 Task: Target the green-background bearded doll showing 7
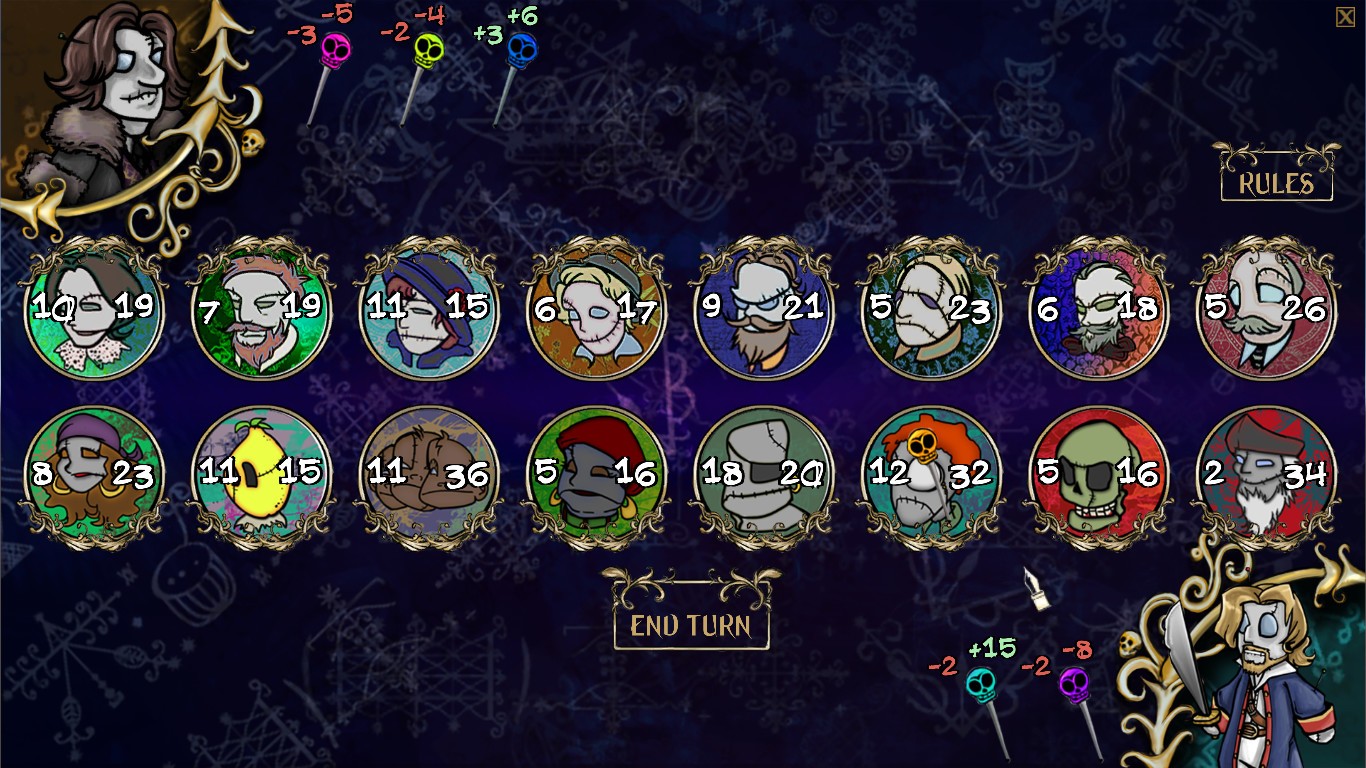click(x=261, y=310)
